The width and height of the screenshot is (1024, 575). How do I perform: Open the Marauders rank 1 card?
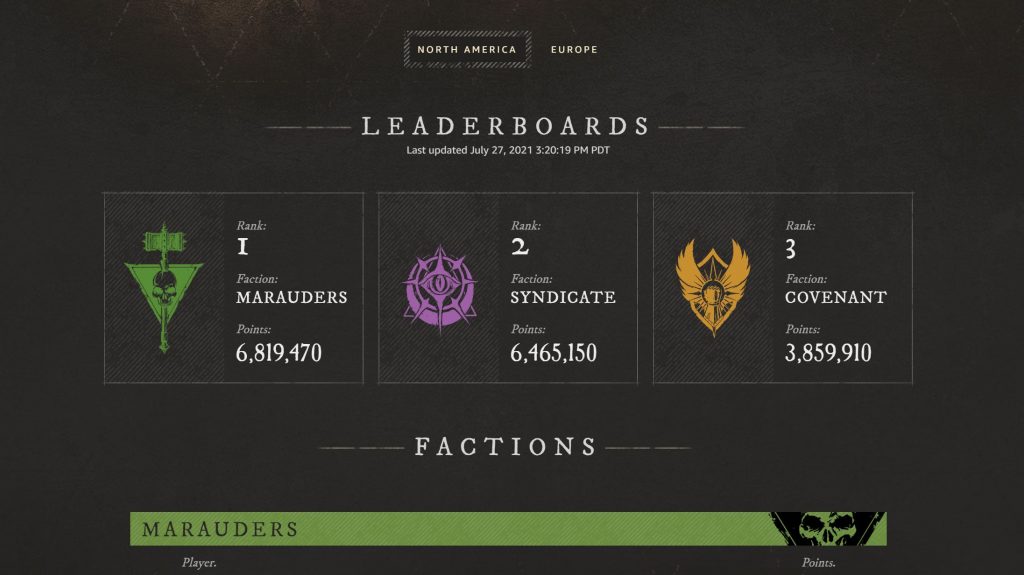[234, 288]
